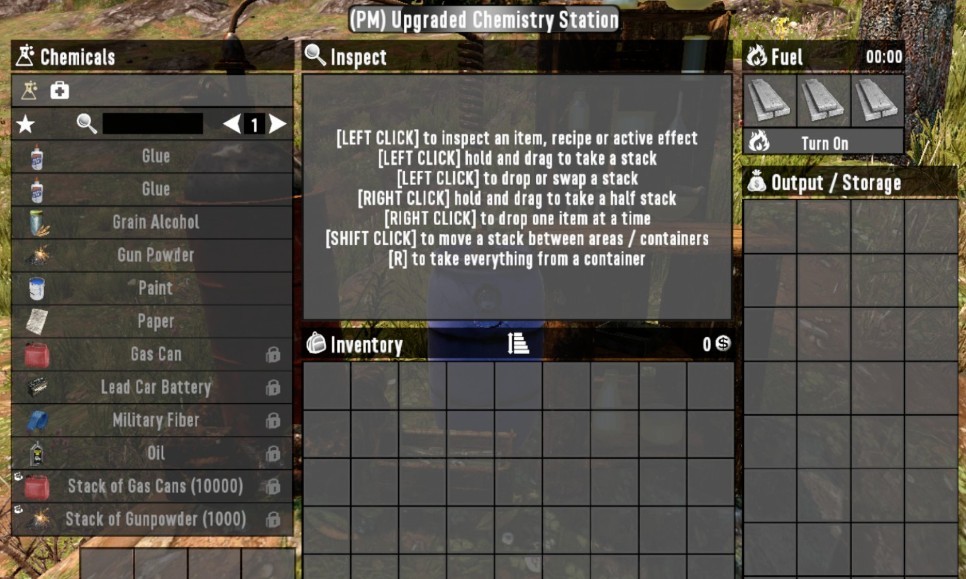Toggle the favorites star filter
Viewport: 966px width, 579px height.
(26, 124)
